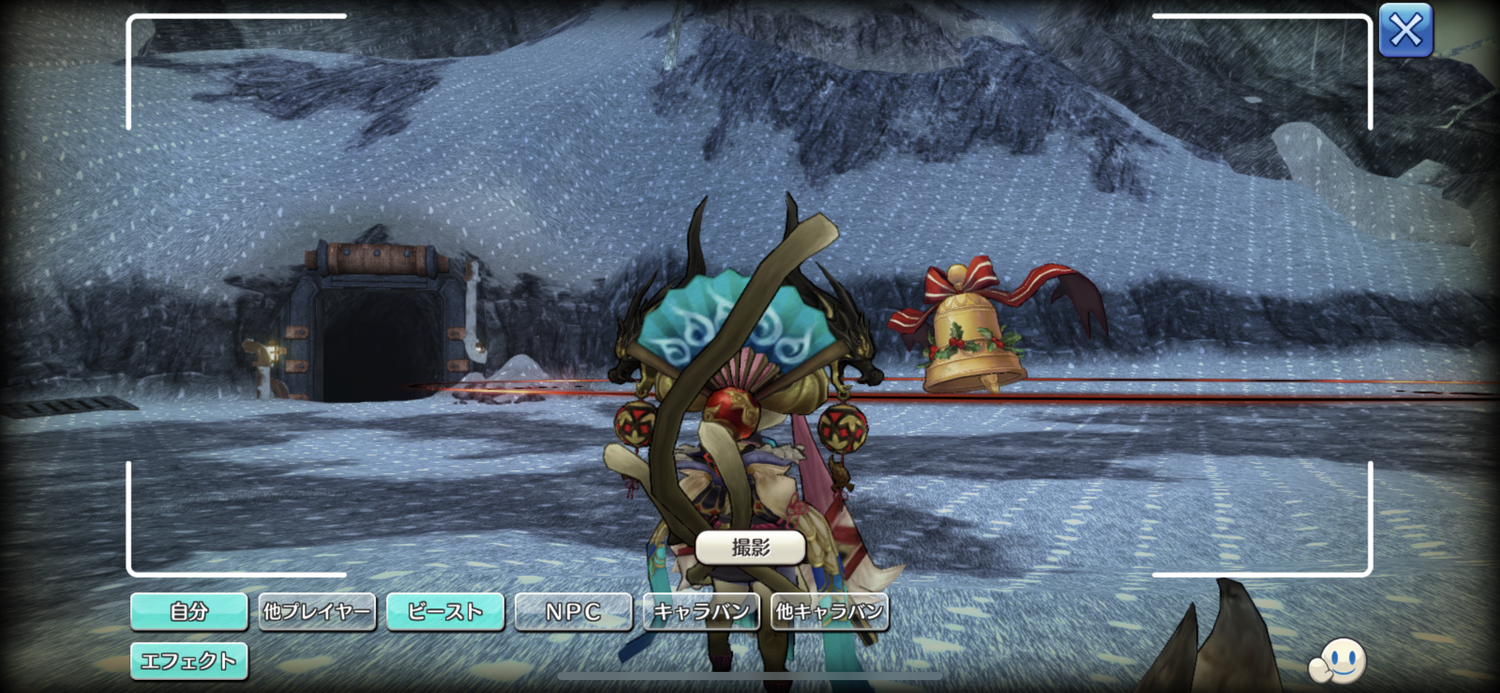1500x693 pixels.
Task: Close the photo mode with the X button
Action: [1405, 30]
